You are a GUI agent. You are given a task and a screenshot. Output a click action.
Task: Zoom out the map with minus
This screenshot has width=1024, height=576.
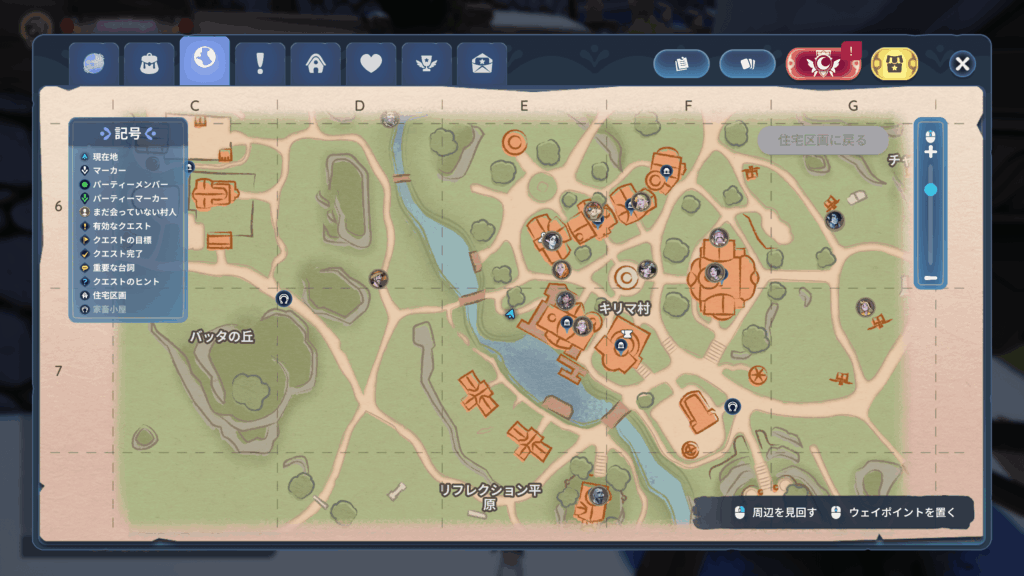click(930, 277)
